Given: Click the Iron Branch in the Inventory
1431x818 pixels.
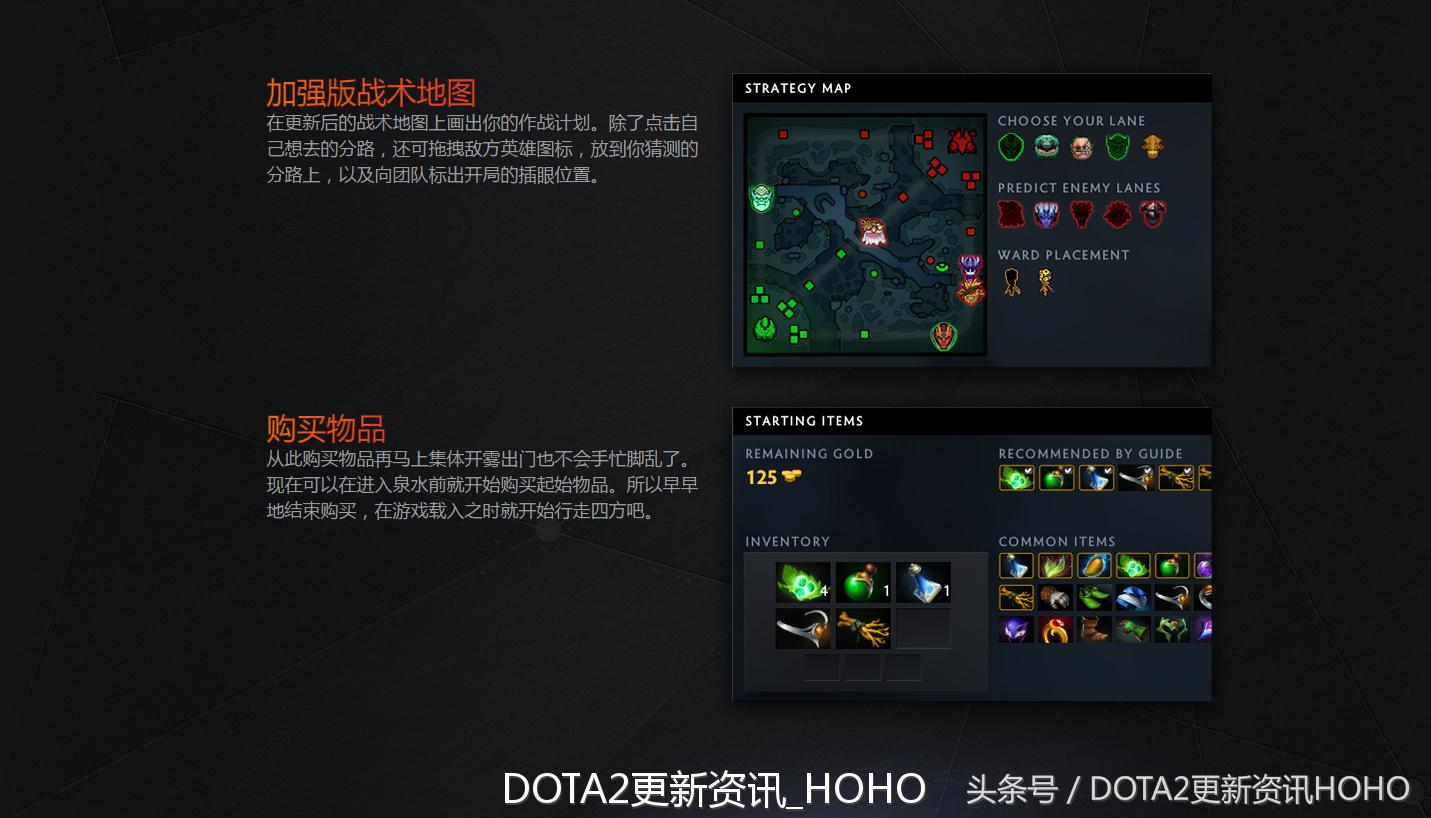Looking at the screenshot, I should (863, 628).
